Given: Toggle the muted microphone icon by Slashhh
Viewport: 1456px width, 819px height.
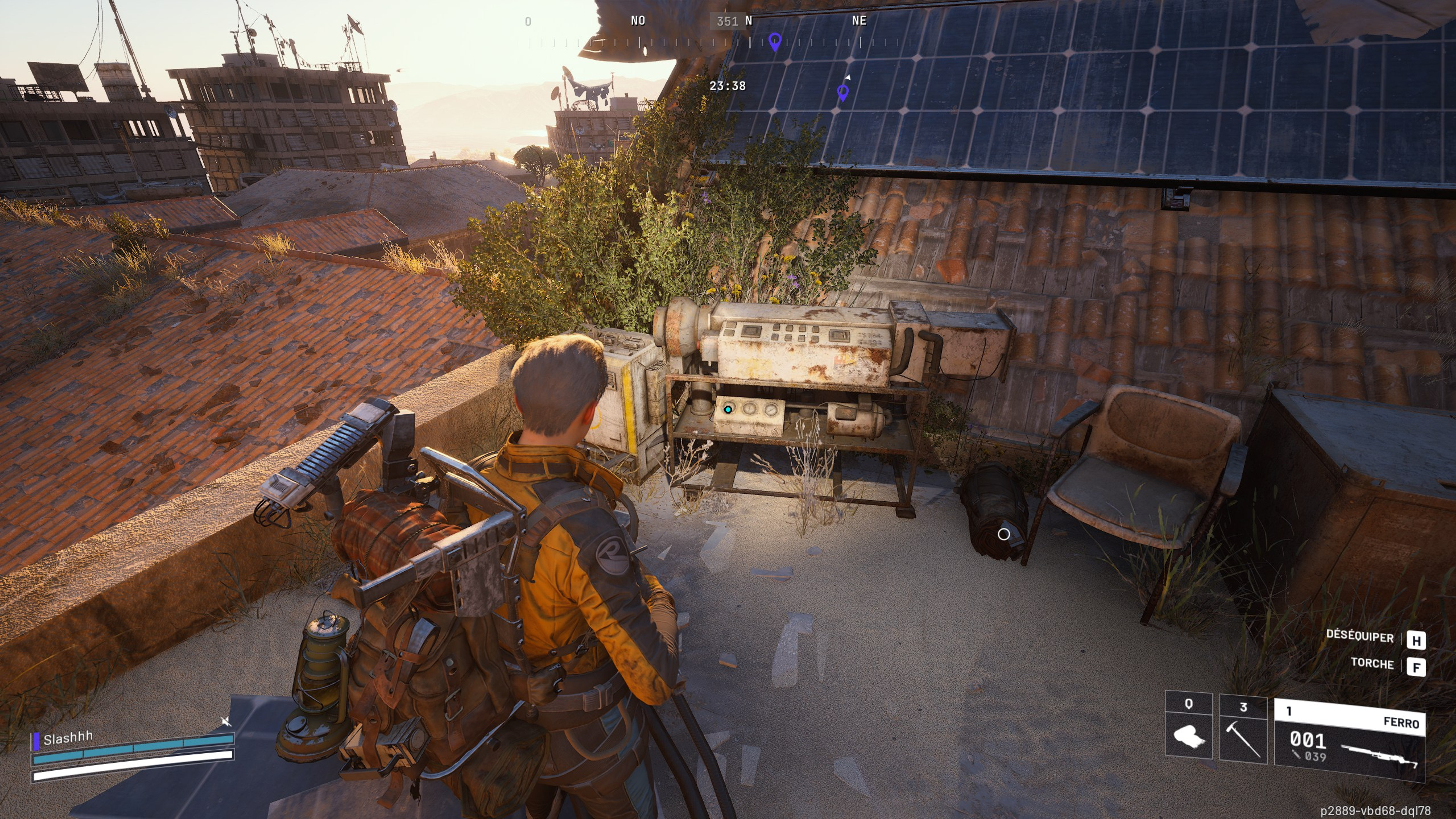Looking at the screenshot, I should click(226, 721).
